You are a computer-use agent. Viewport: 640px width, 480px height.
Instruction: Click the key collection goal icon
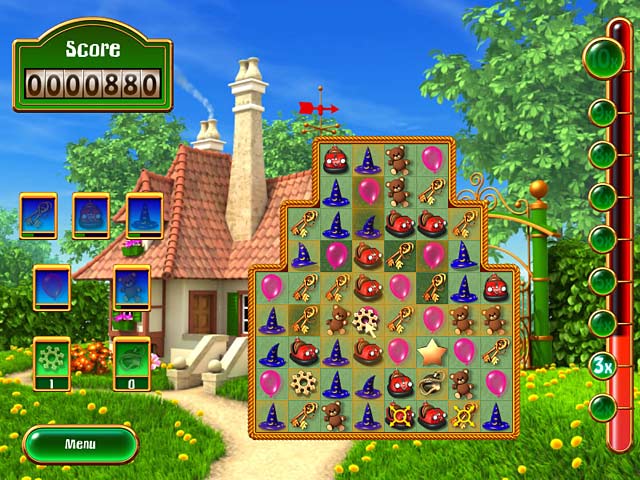click(38, 215)
